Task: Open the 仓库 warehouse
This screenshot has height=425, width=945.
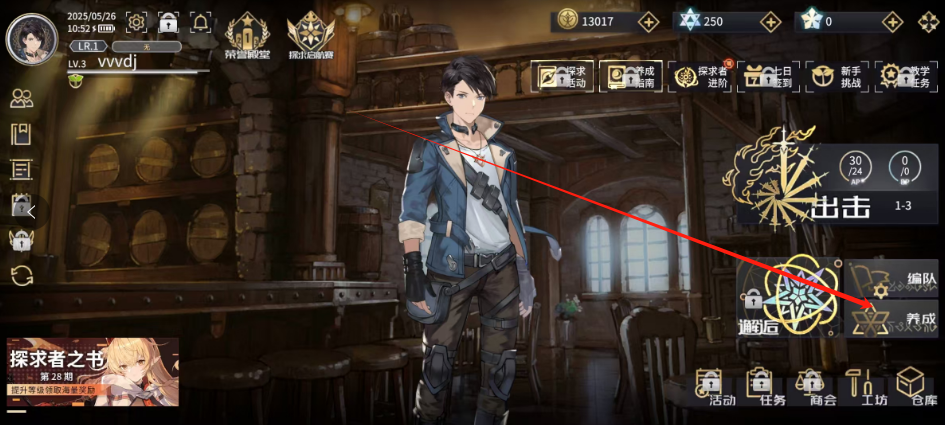Action: [x=911, y=387]
